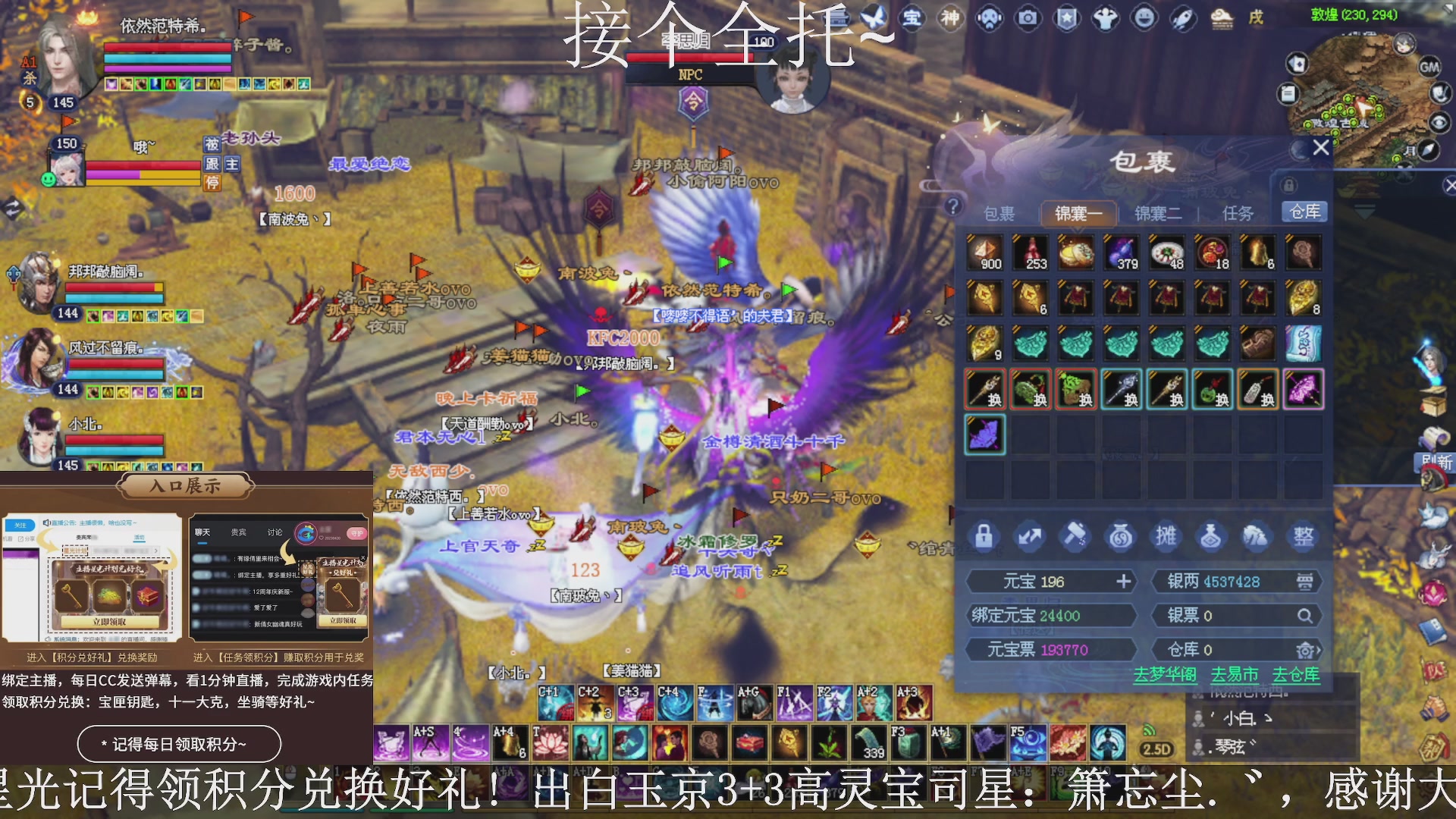Open the 摊 stall function icon
The width and height of the screenshot is (1456, 819).
[x=1166, y=536]
